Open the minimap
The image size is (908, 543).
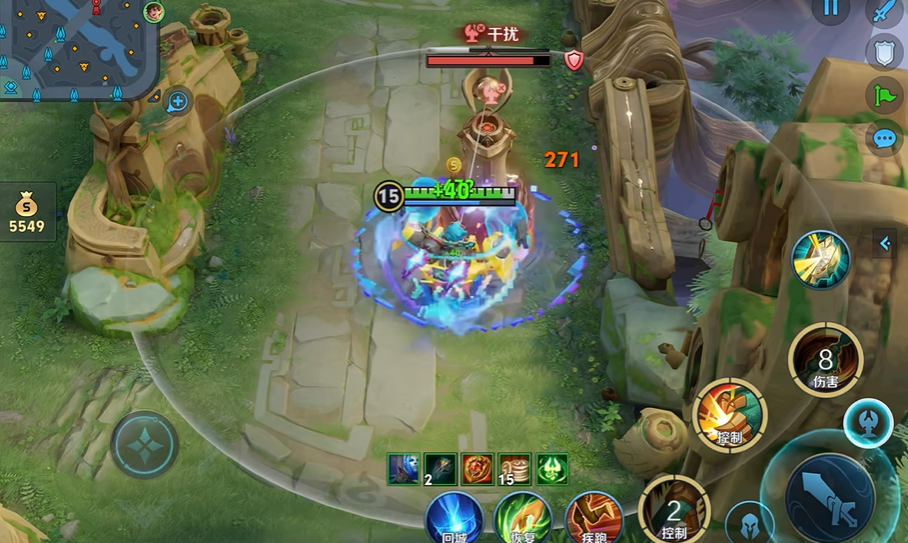pyautogui.click(x=78, y=48)
